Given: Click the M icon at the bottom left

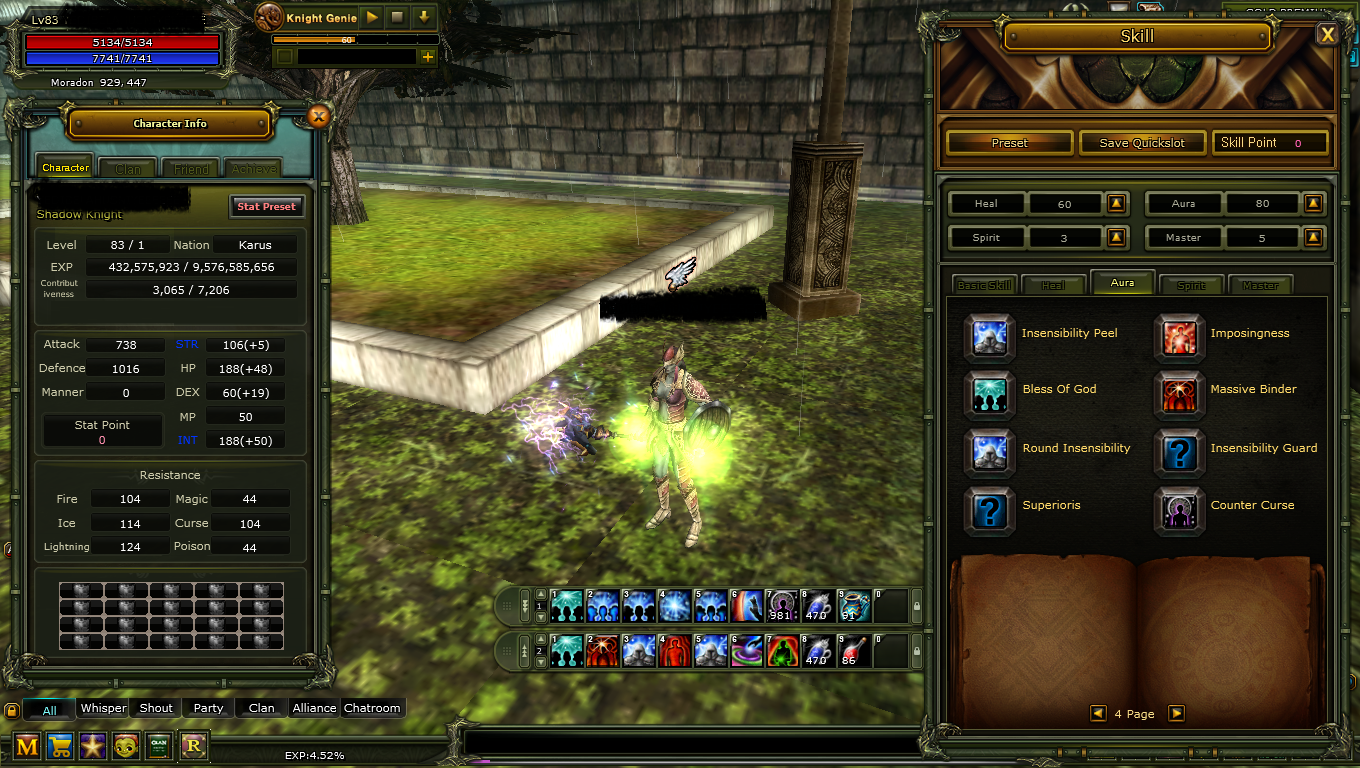Looking at the screenshot, I should click(26, 745).
